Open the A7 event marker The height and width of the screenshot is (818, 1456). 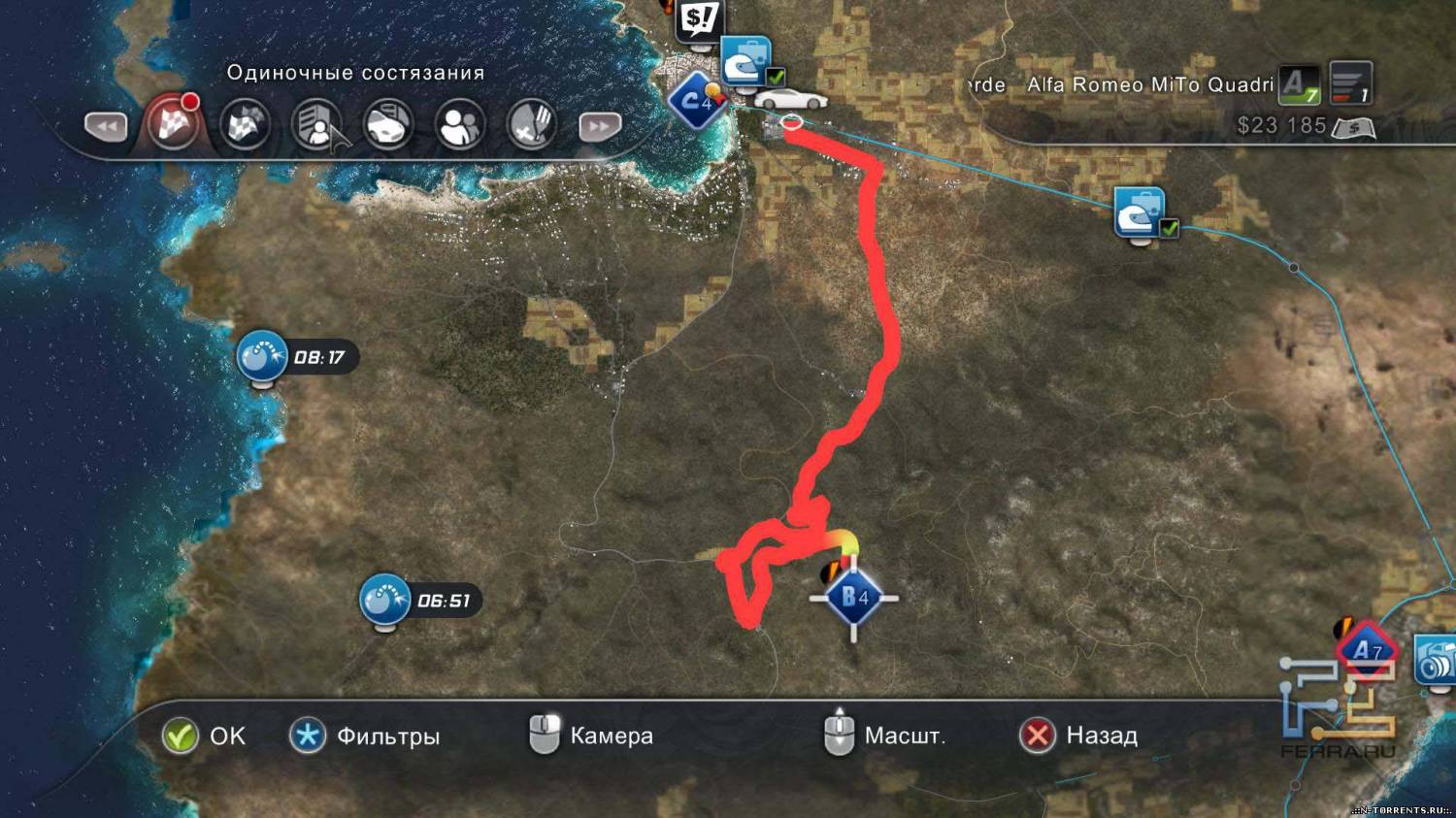point(1367,651)
